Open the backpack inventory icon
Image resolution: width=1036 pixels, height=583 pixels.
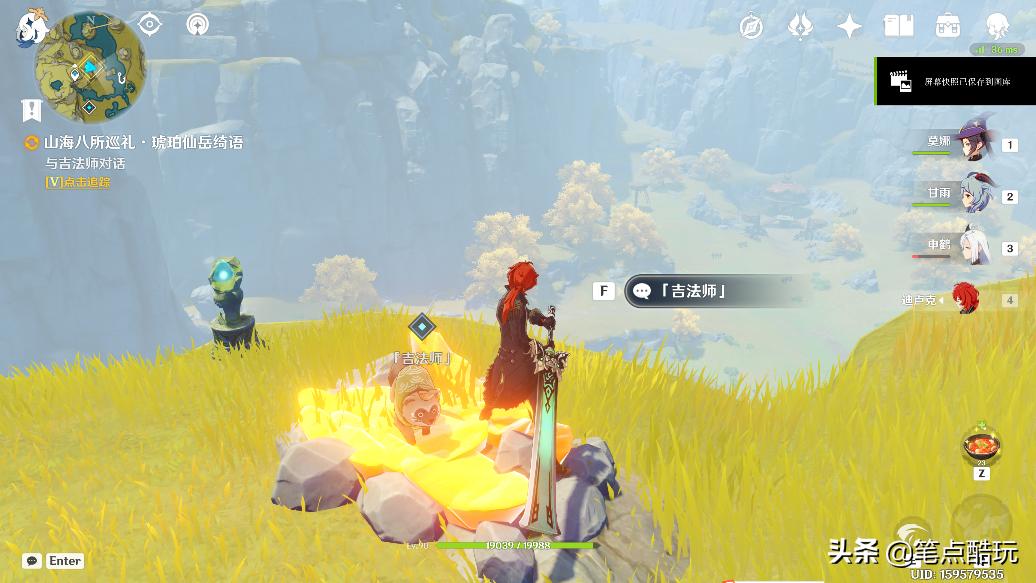(x=947, y=27)
